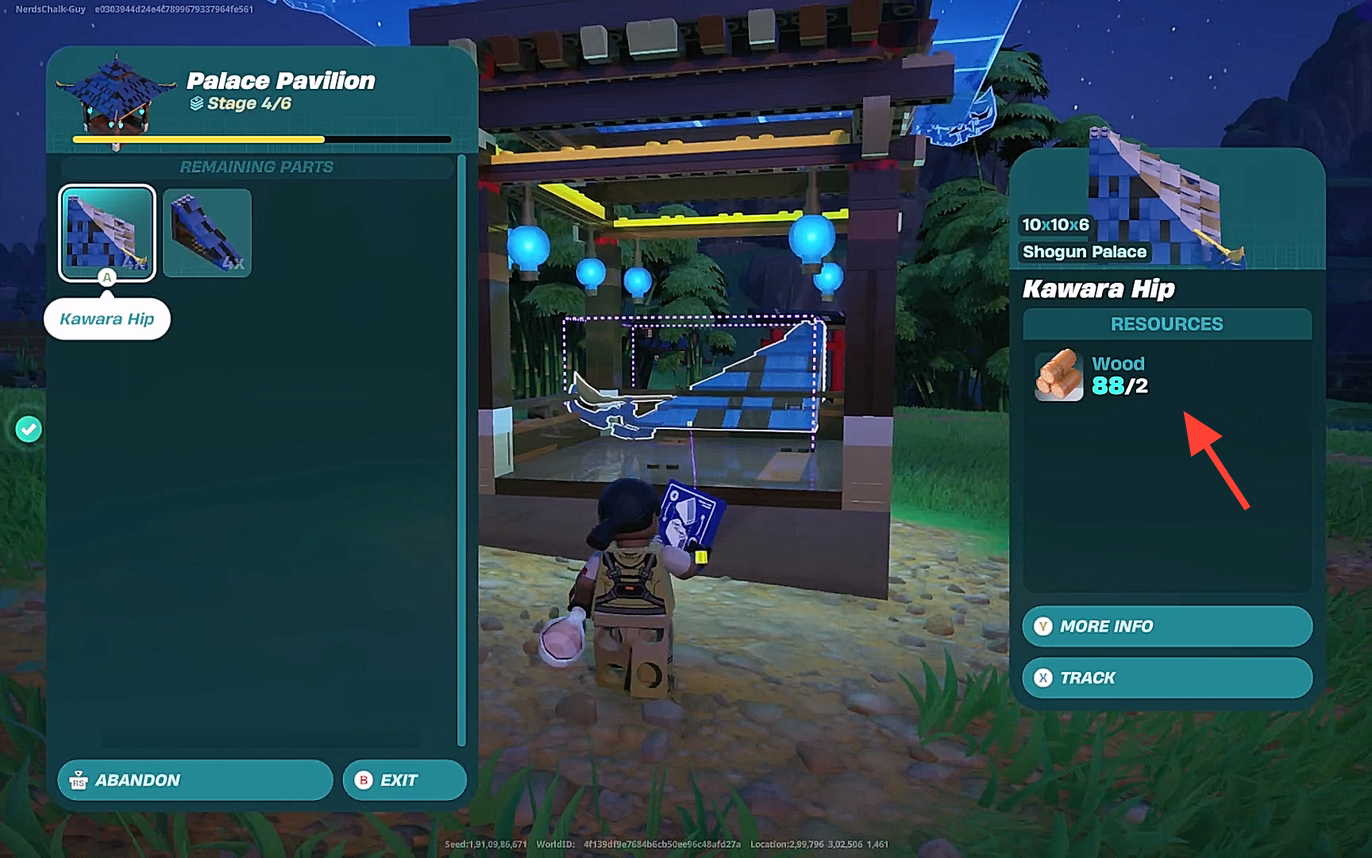
Task: Click the Wood resource icon
Action: [1058, 375]
